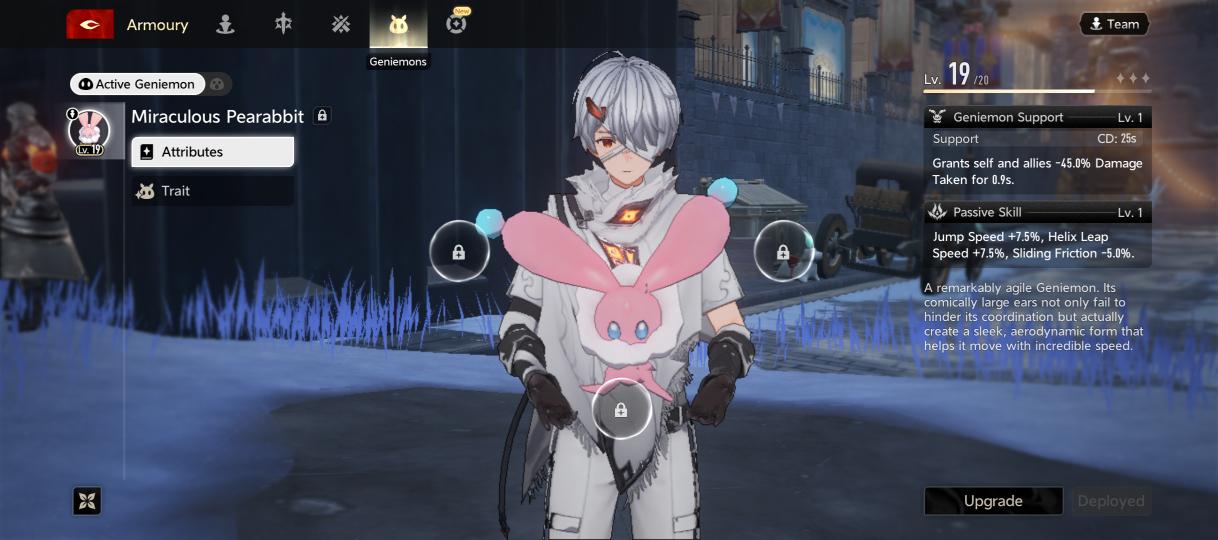
Task: Click the red back emblem beside Armoury
Action: click(x=90, y=24)
